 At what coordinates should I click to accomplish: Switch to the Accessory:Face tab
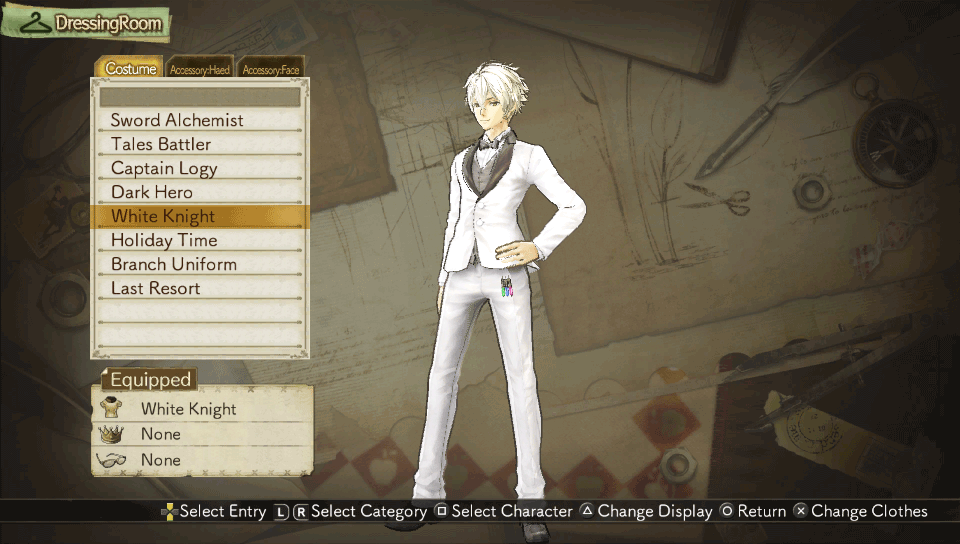[x=270, y=69]
